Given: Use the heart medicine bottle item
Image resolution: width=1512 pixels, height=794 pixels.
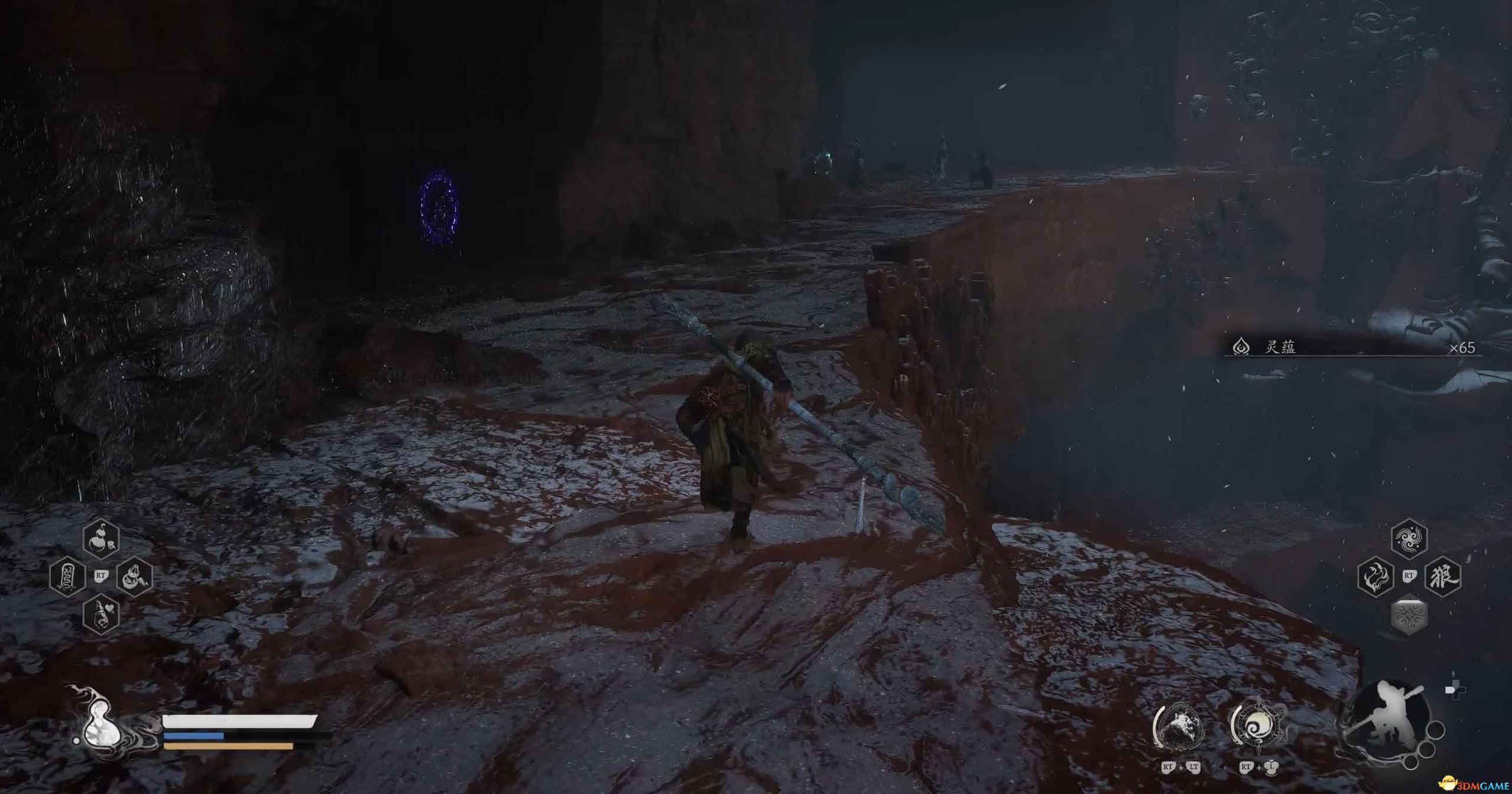Looking at the screenshot, I should click(x=102, y=614).
